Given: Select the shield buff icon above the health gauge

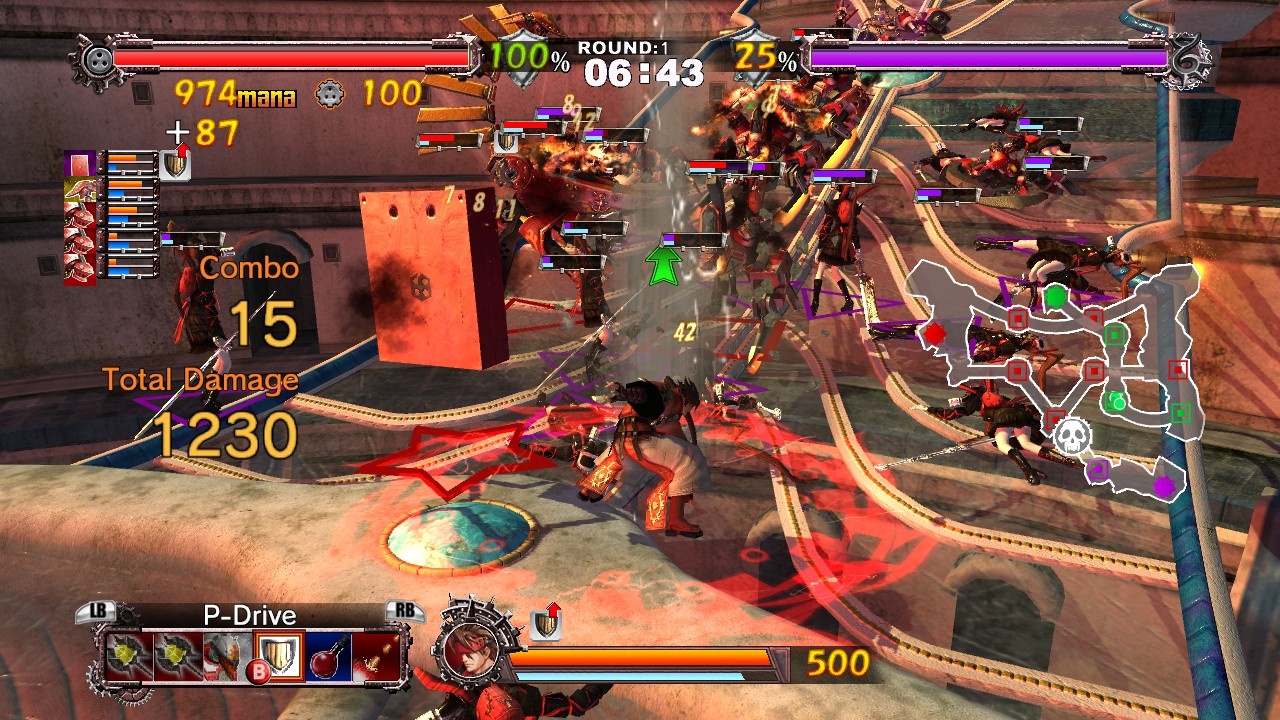Looking at the screenshot, I should [x=174, y=163].
